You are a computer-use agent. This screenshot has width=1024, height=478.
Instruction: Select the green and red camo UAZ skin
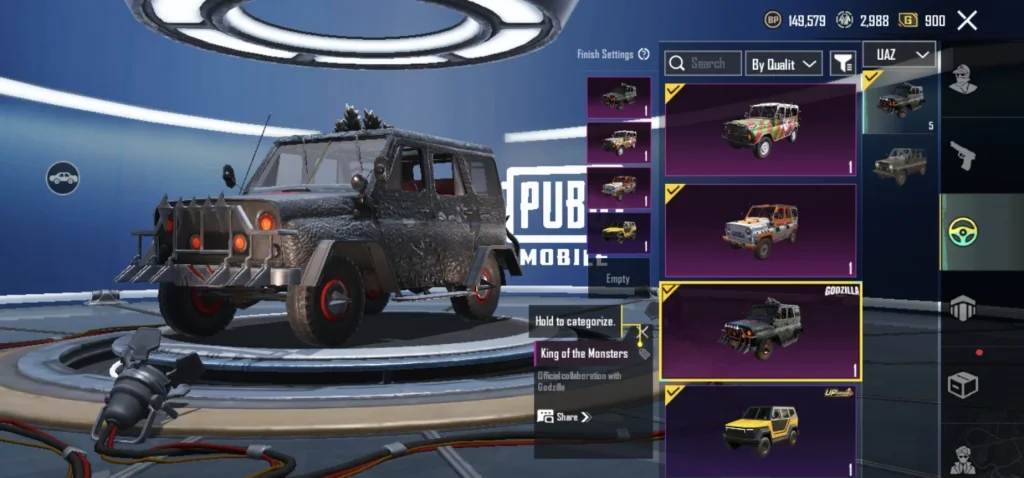(760, 129)
